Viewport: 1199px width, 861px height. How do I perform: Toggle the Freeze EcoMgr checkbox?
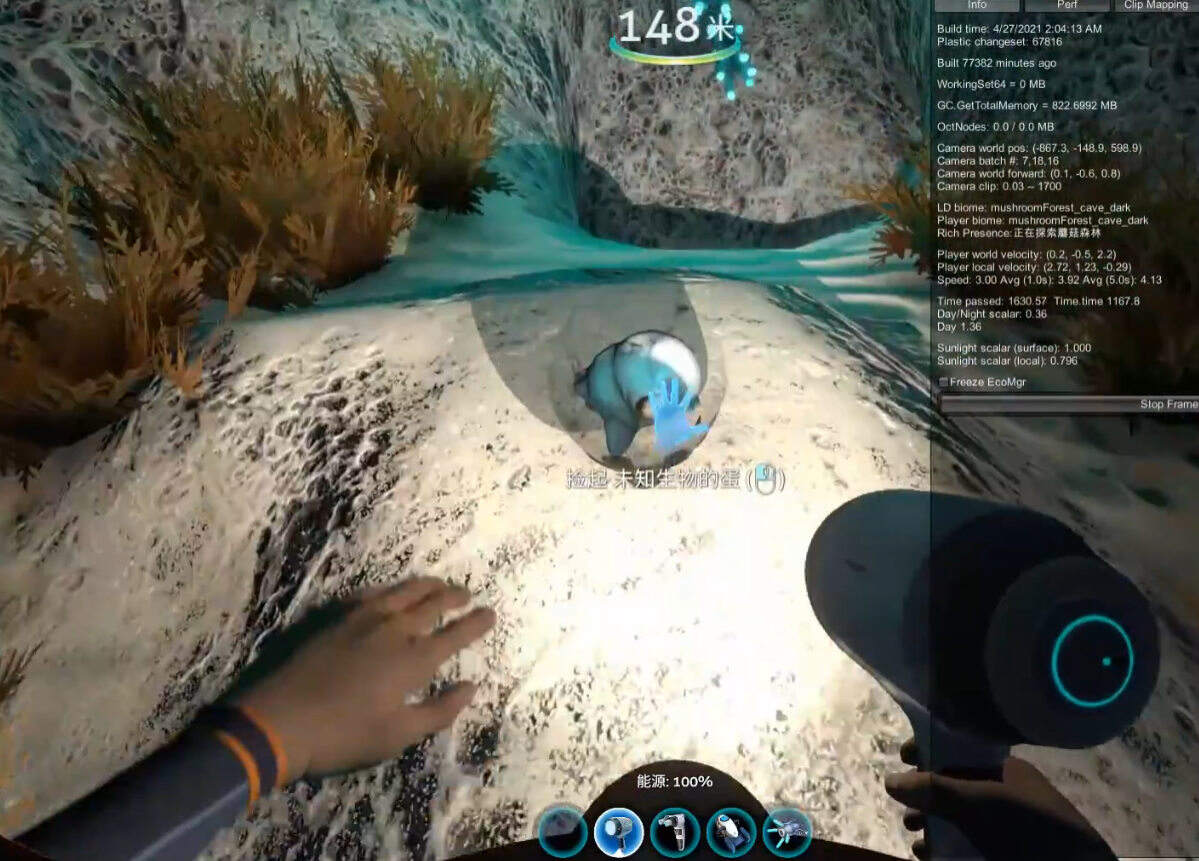coord(945,382)
